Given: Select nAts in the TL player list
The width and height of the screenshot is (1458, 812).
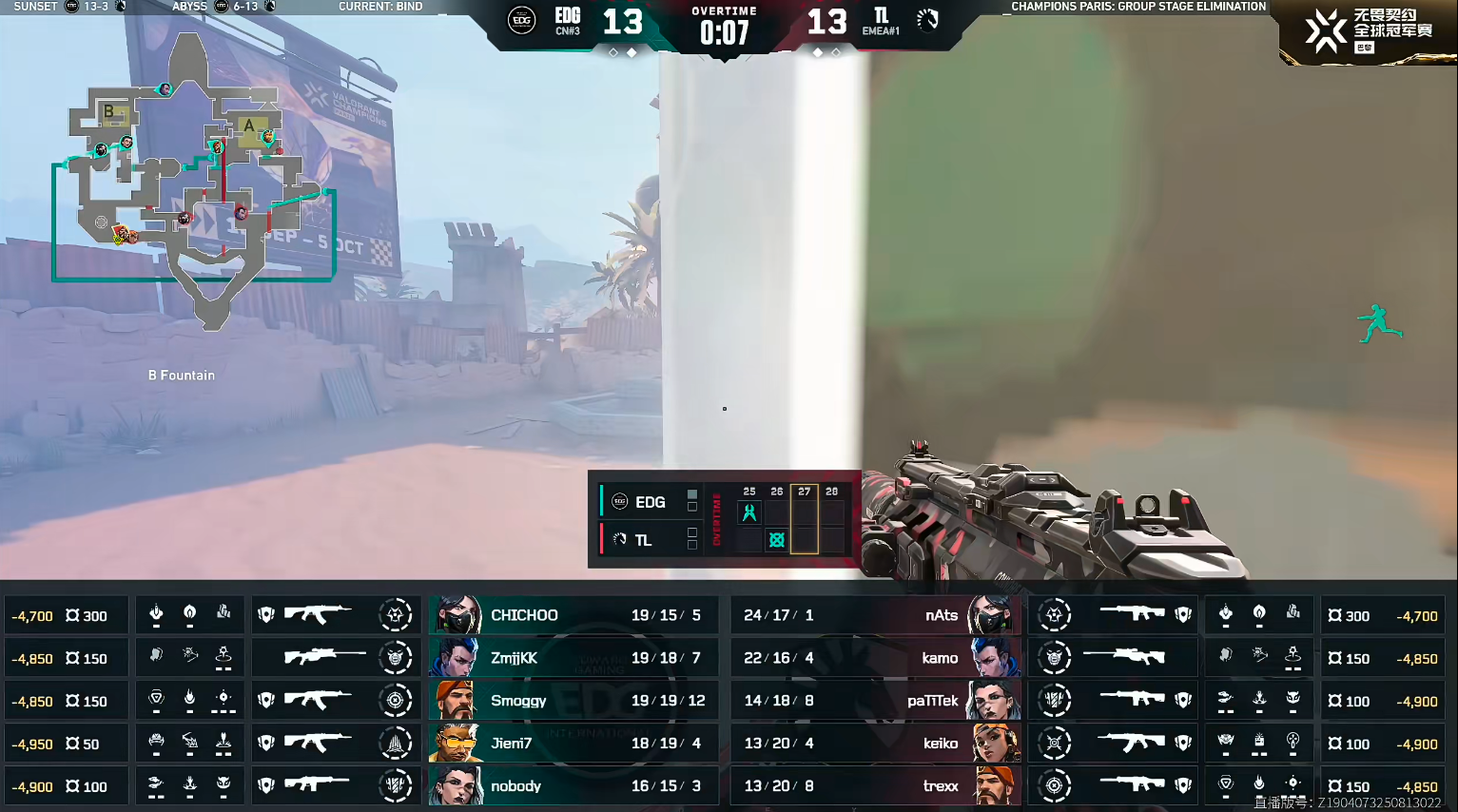Looking at the screenshot, I should (875, 615).
